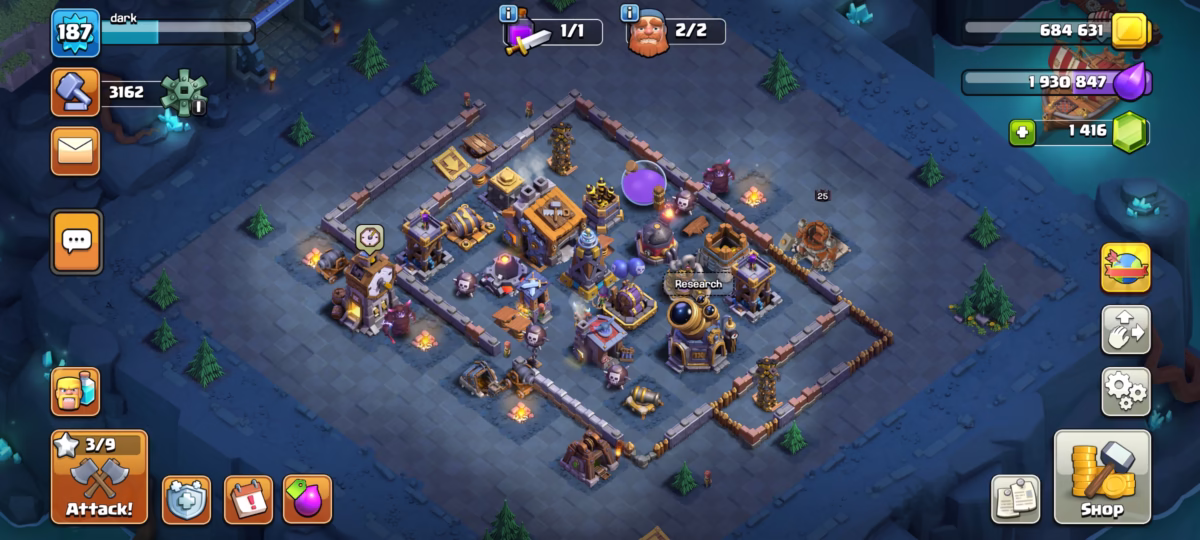Tap the Attack! button with crossed axes
Viewport: 1200px width, 540px height.
click(x=99, y=478)
